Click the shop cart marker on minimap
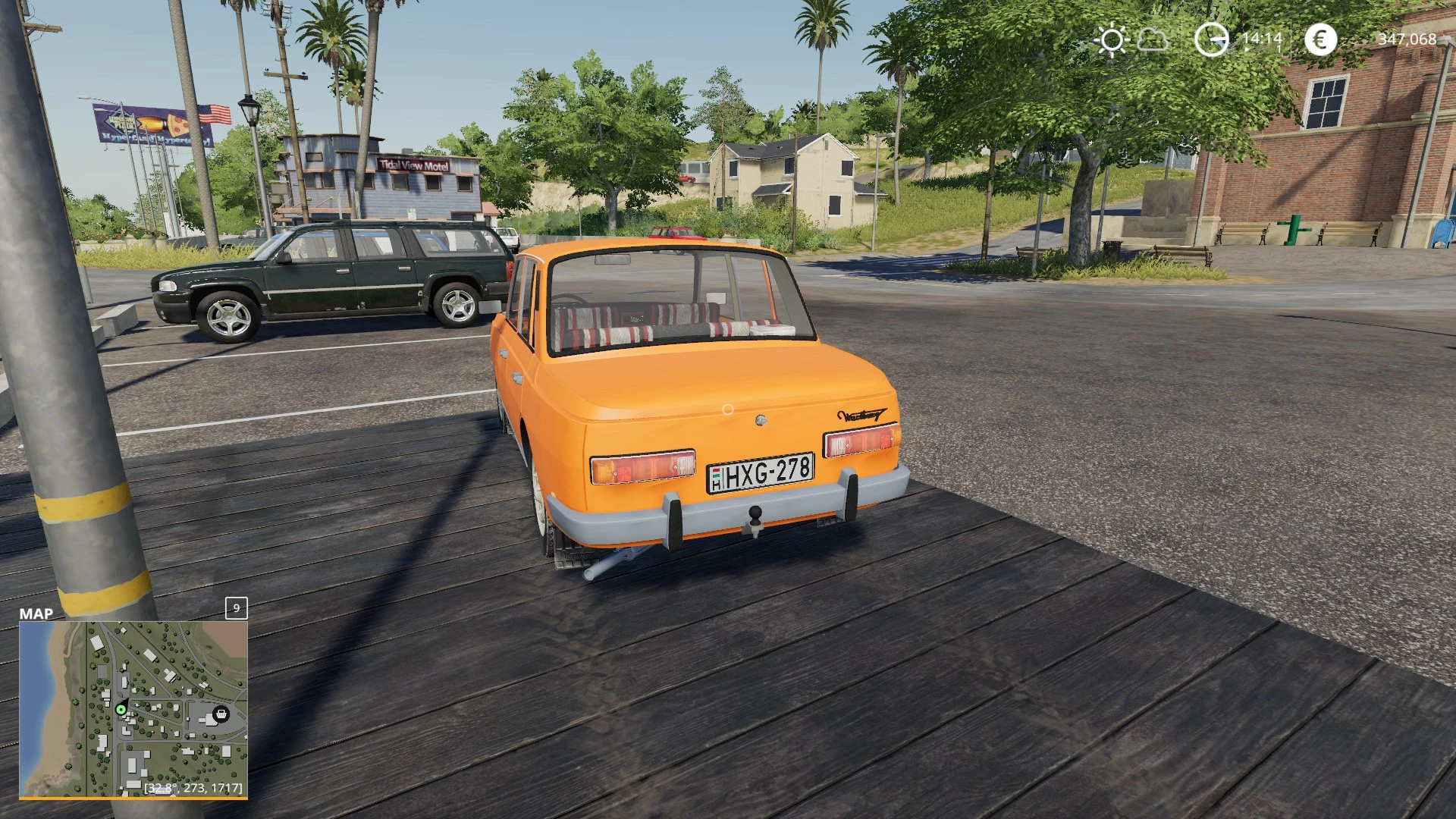 pyautogui.click(x=221, y=714)
